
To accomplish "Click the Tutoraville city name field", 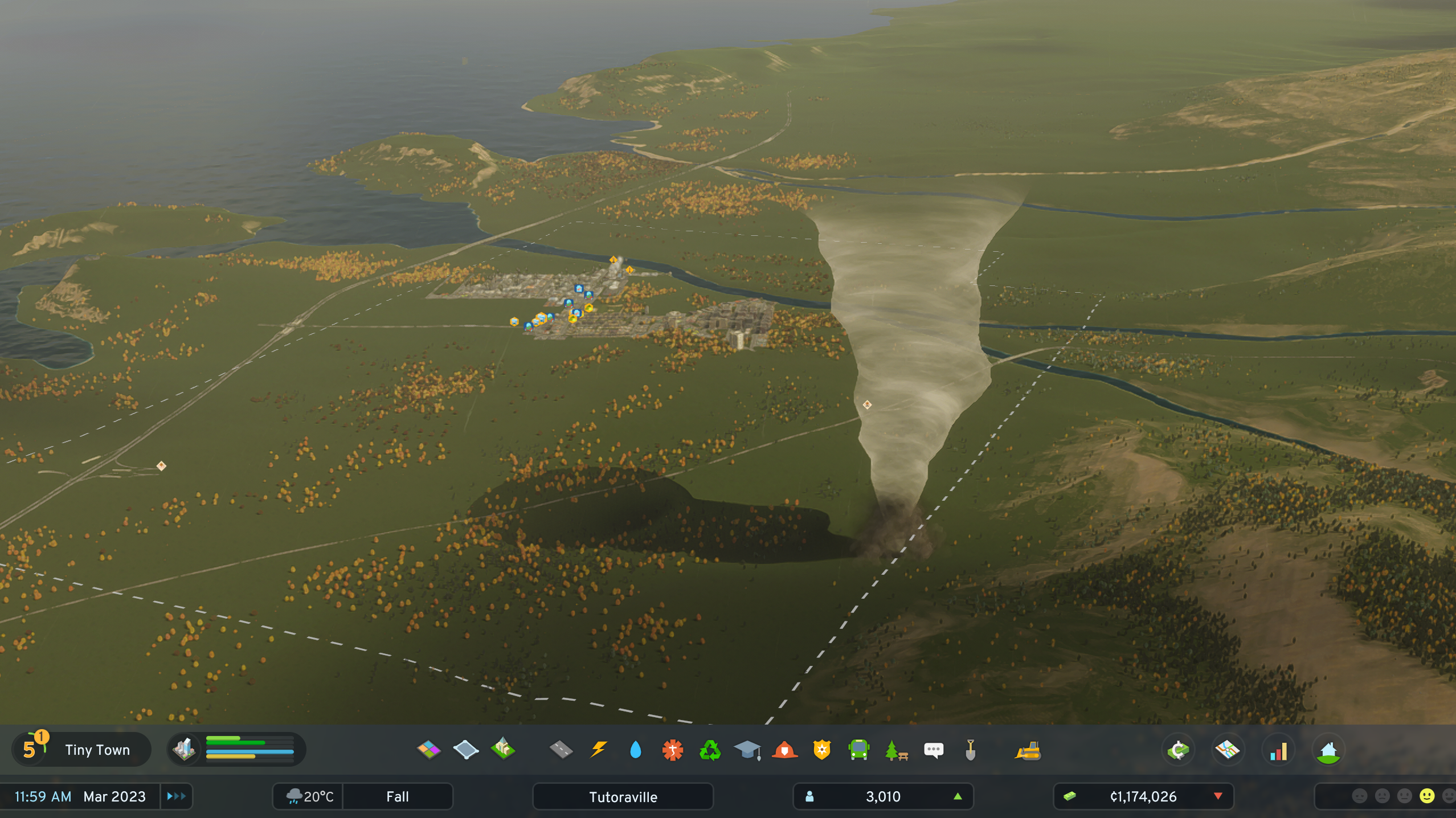I will point(623,796).
